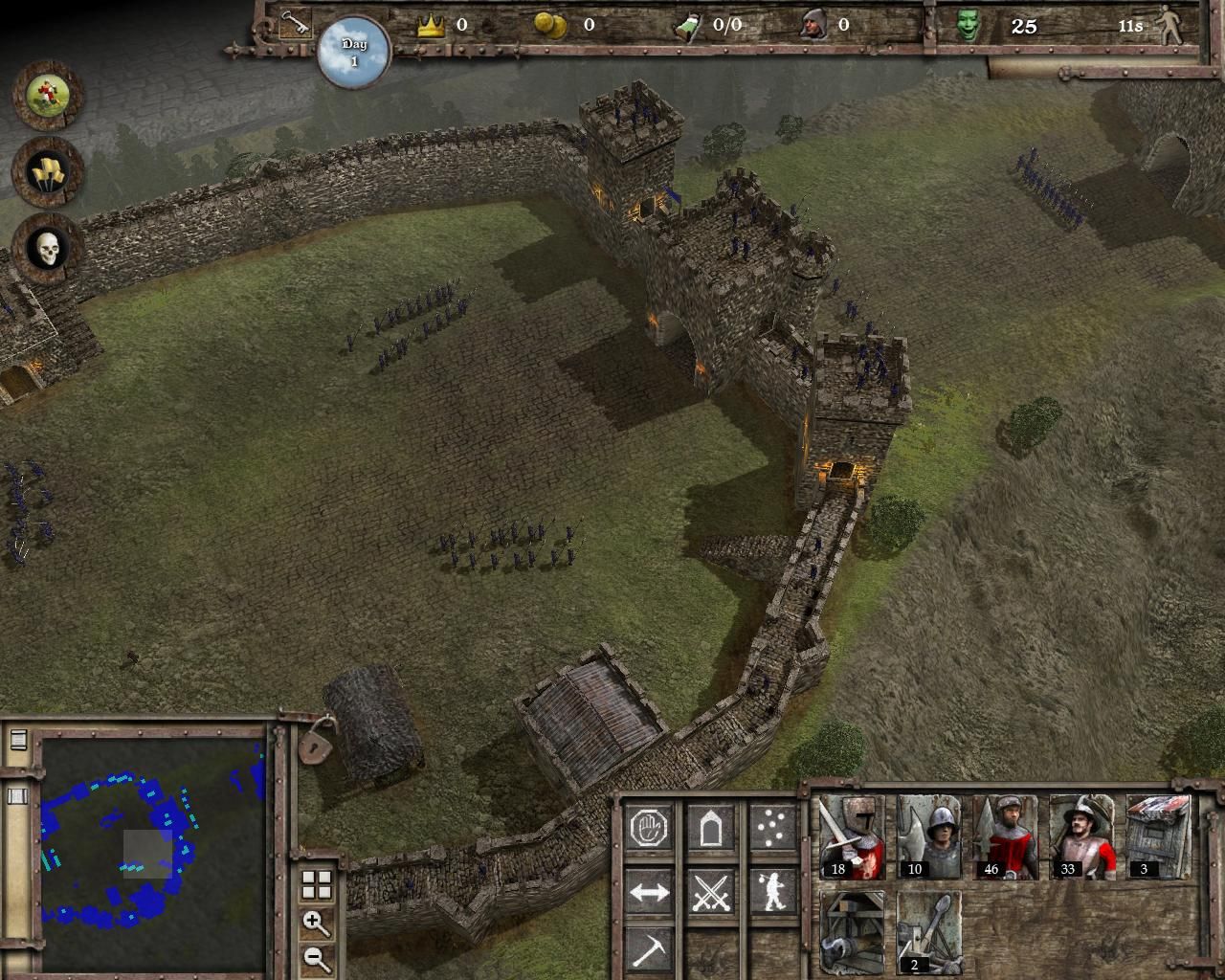
Task: Click the Day 1 sky medallion
Action: [354, 53]
